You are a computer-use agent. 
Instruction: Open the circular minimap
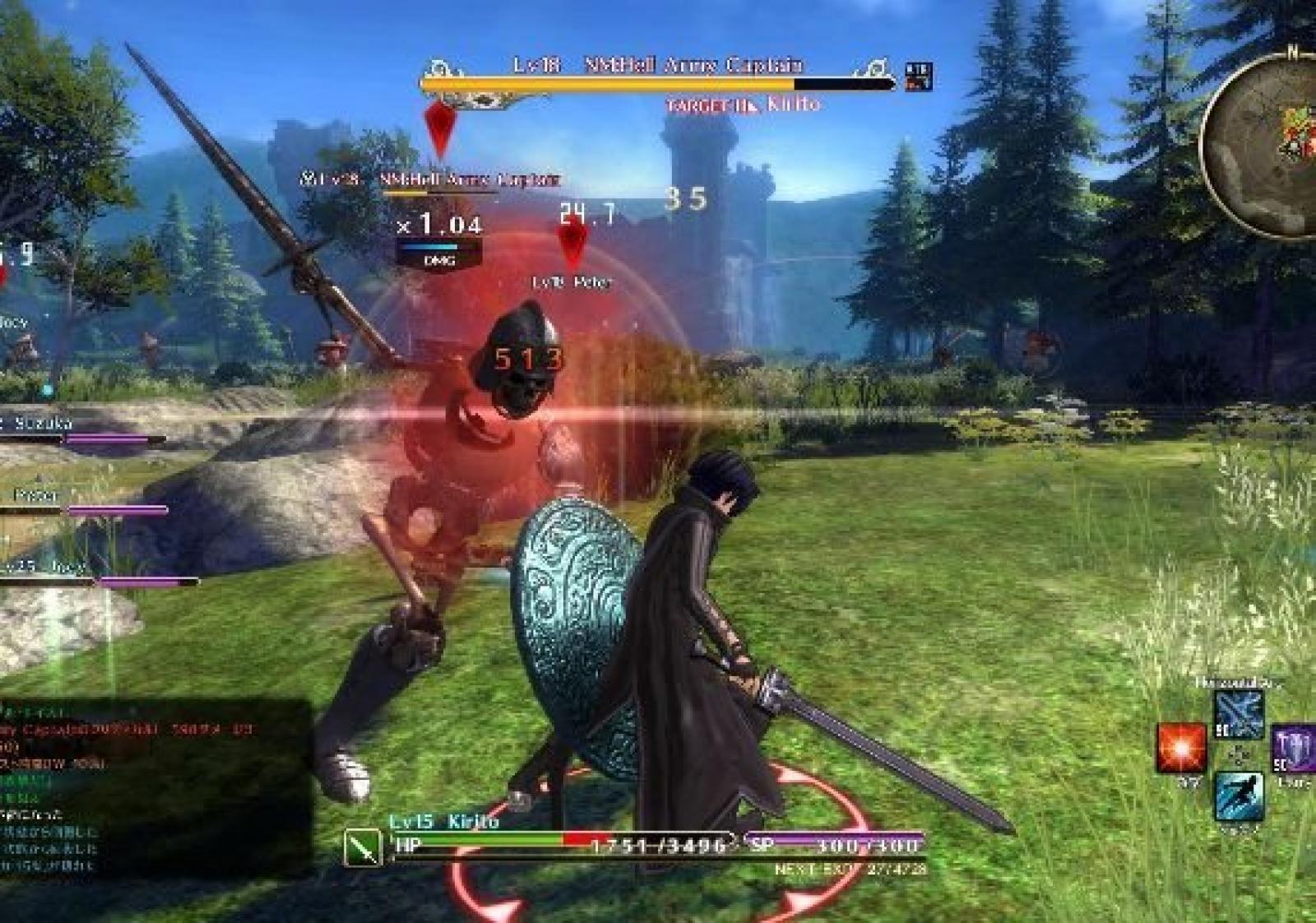pyautogui.click(x=1263, y=144)
